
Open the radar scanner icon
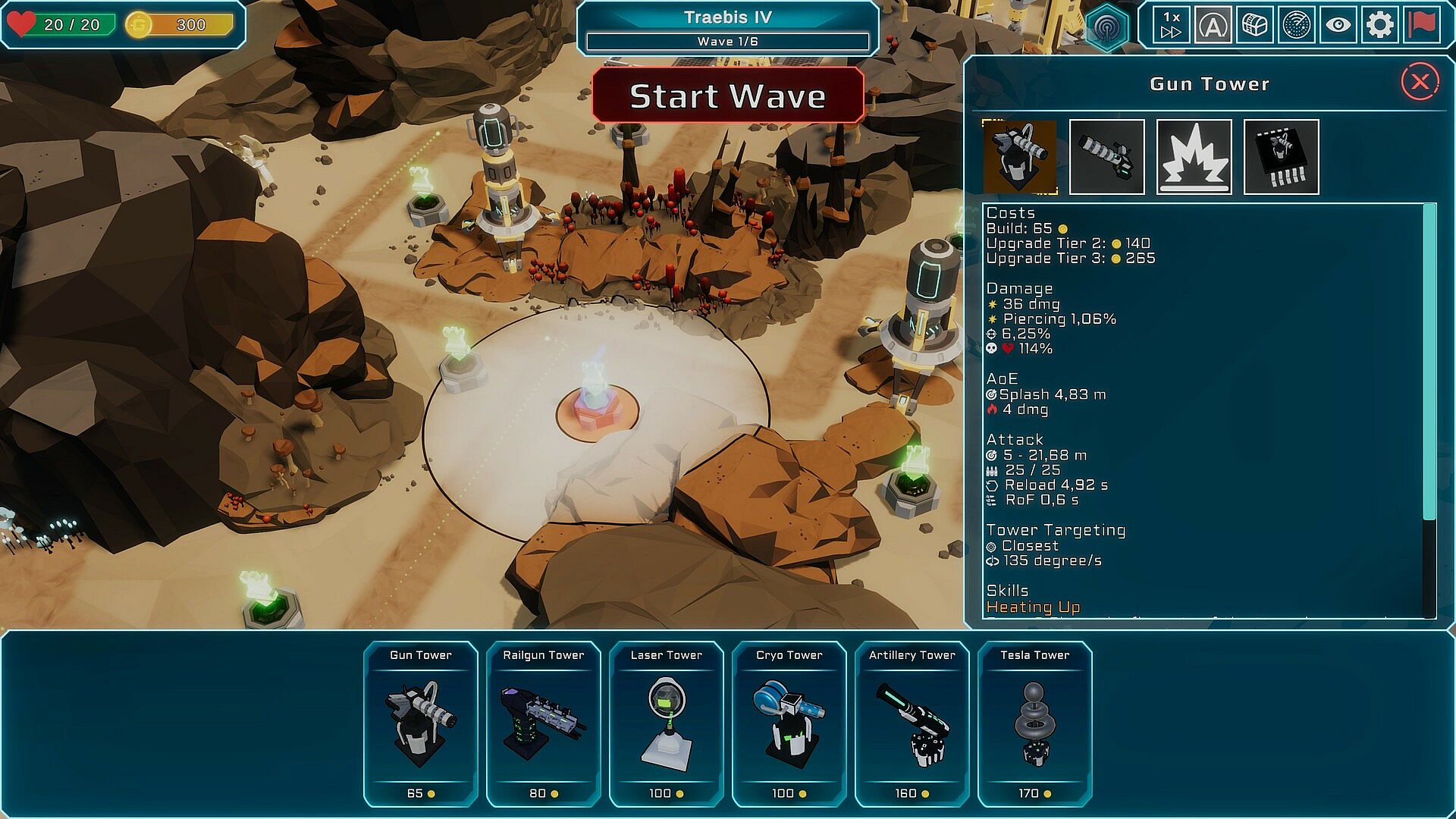(x=1297, y=25)
